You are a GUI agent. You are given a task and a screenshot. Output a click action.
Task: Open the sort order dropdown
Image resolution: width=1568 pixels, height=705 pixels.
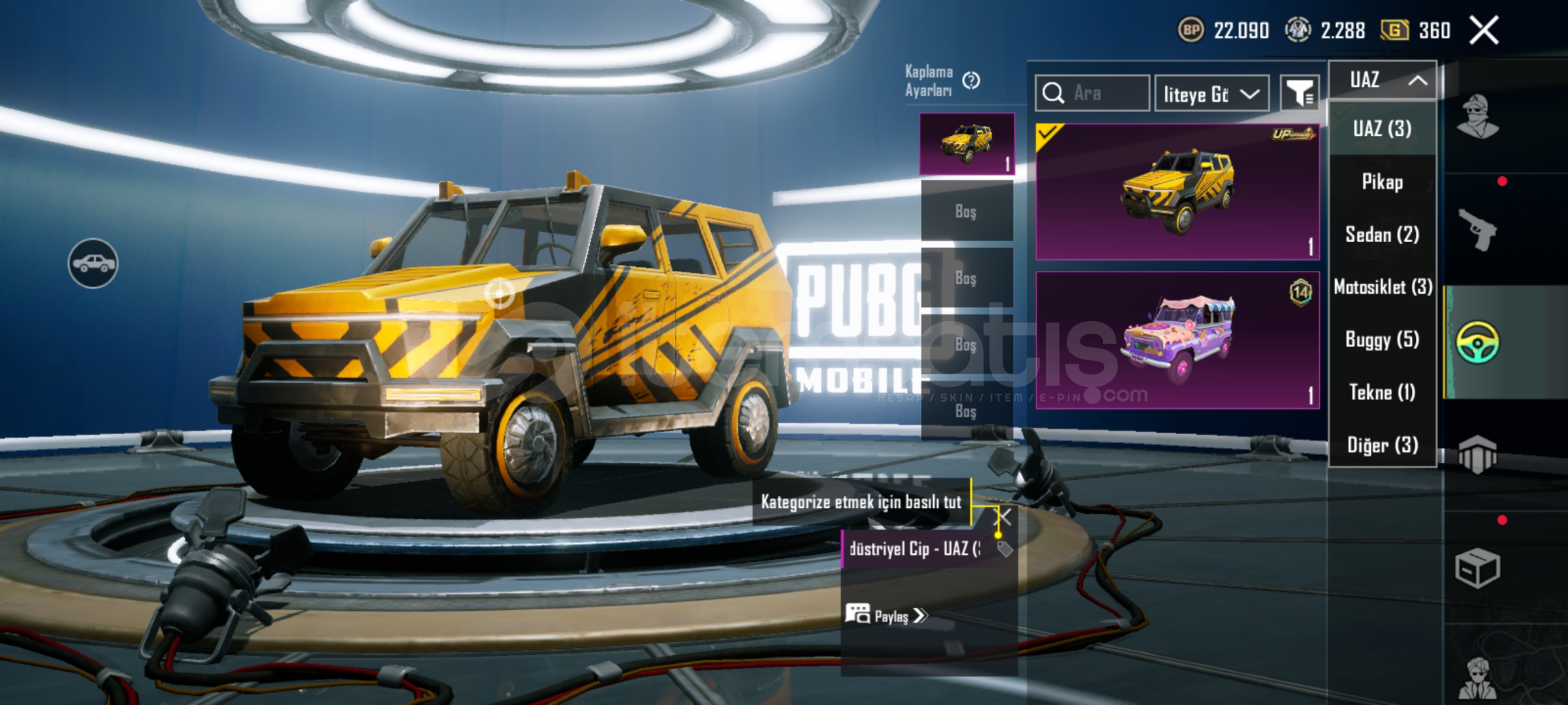point(1211,94)
